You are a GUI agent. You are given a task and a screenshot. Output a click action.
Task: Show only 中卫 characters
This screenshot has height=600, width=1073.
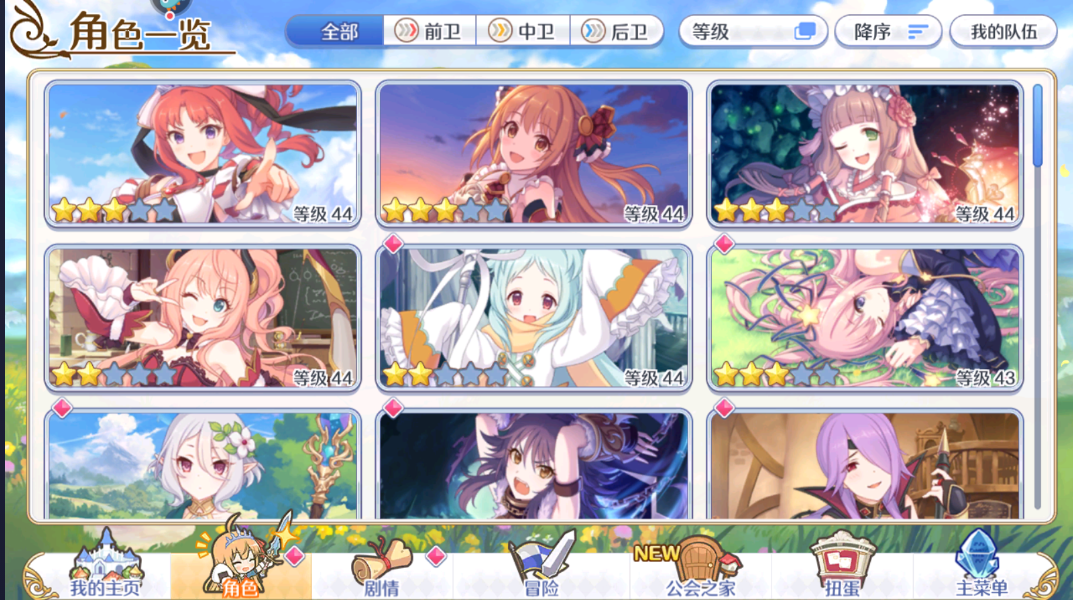click(523, 31)
